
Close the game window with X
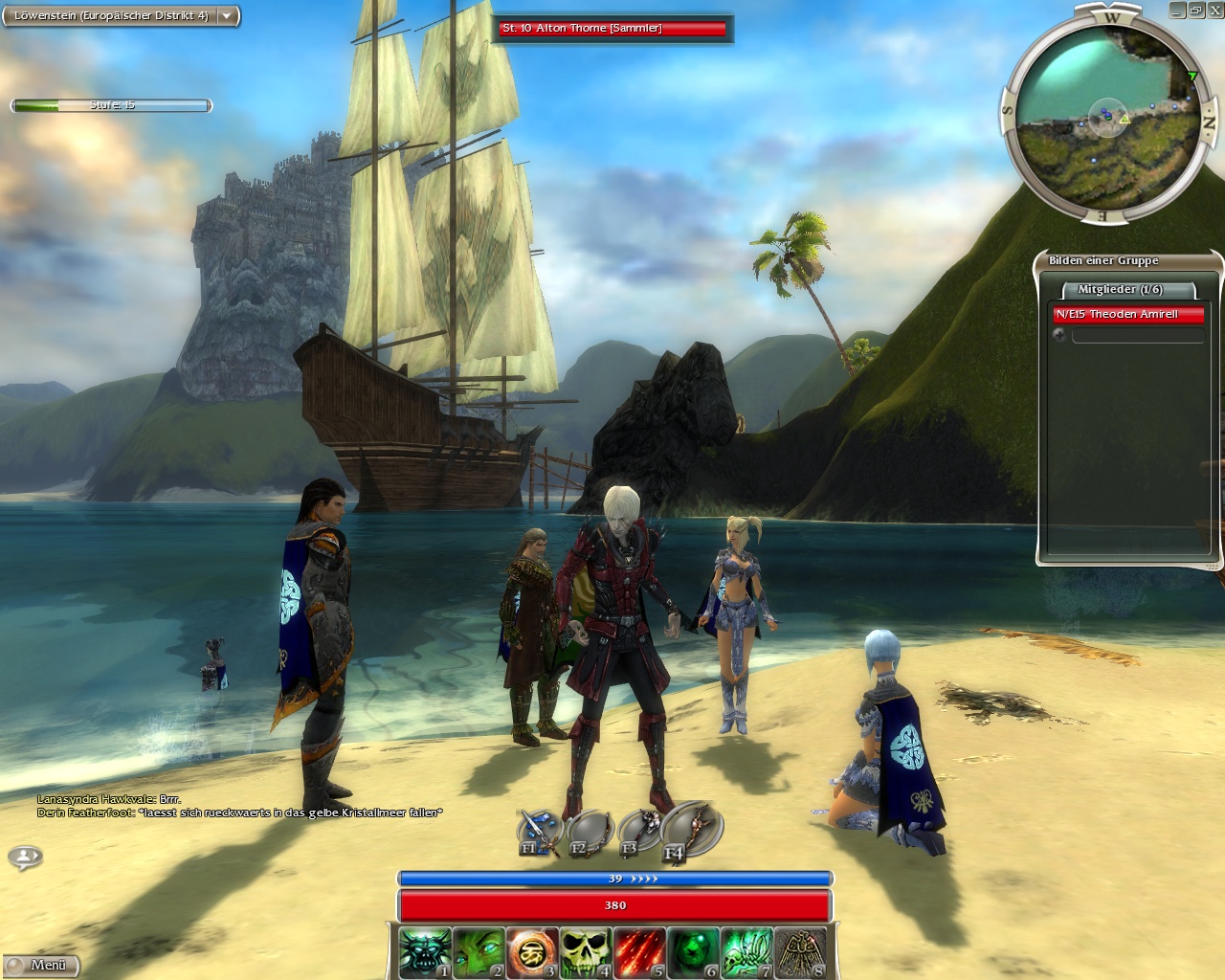point(1214,10)
